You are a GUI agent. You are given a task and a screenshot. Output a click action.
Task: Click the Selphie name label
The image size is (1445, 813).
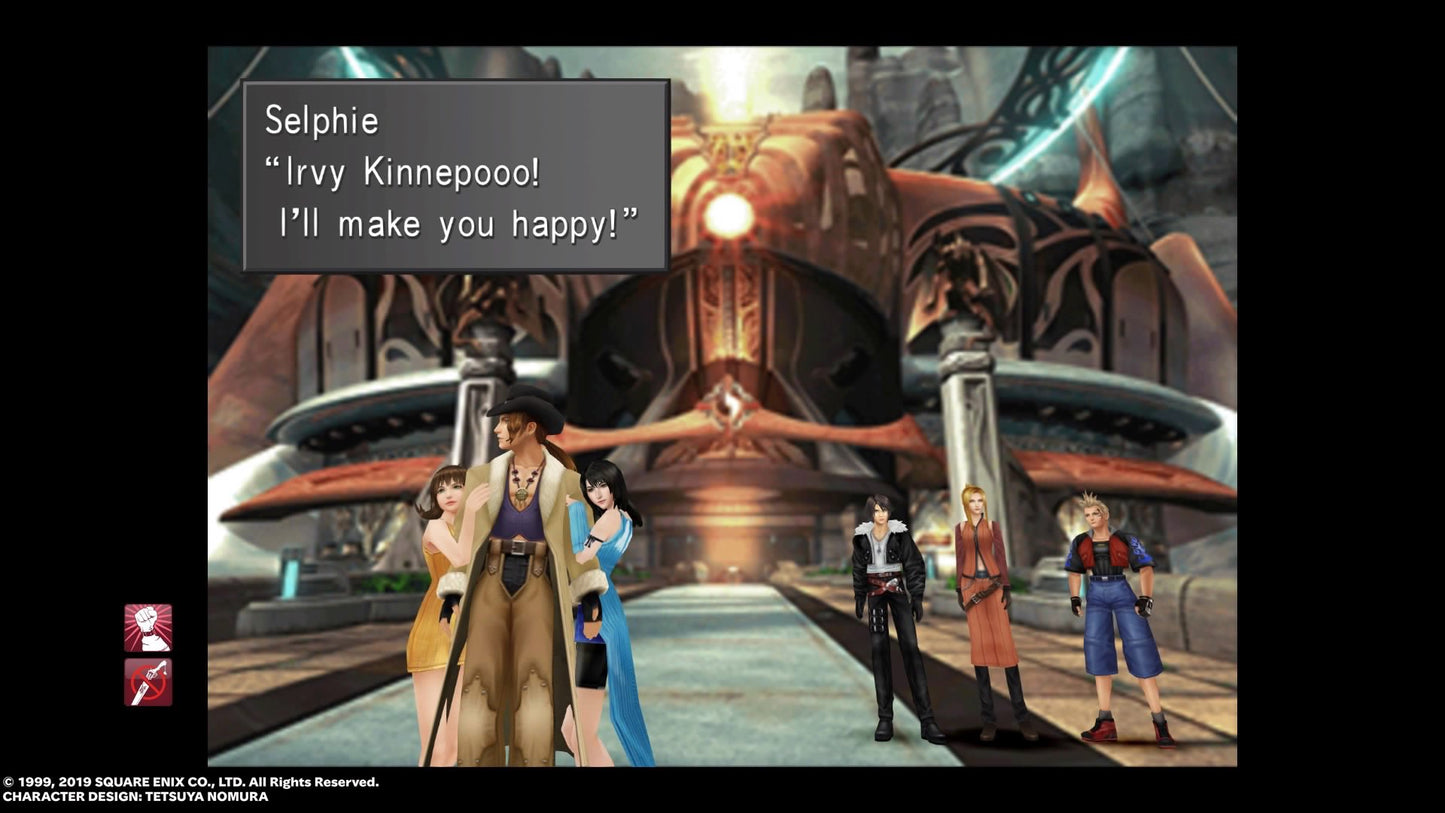321,120
